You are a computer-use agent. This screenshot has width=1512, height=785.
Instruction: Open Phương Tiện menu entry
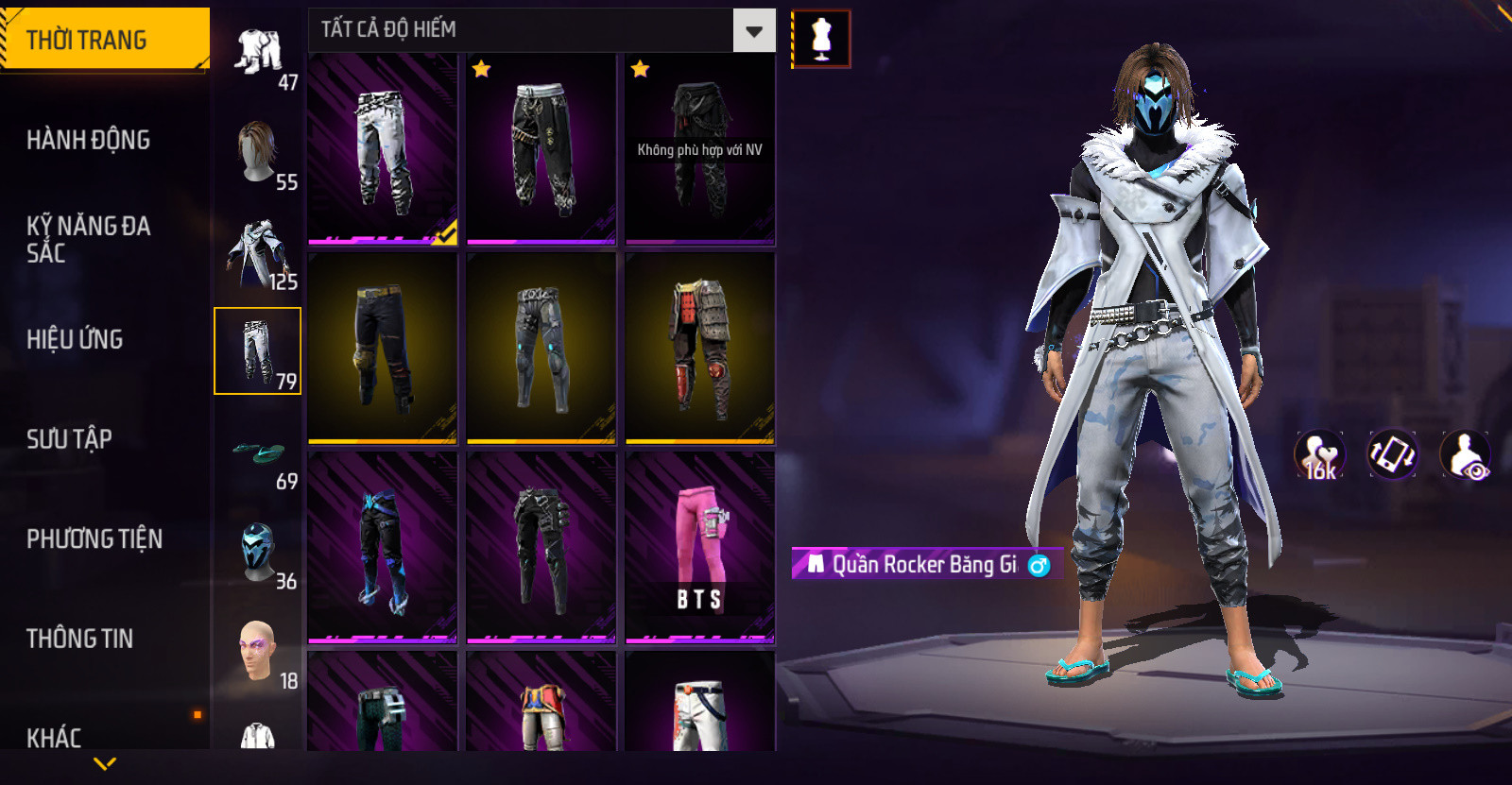(94, 538)
